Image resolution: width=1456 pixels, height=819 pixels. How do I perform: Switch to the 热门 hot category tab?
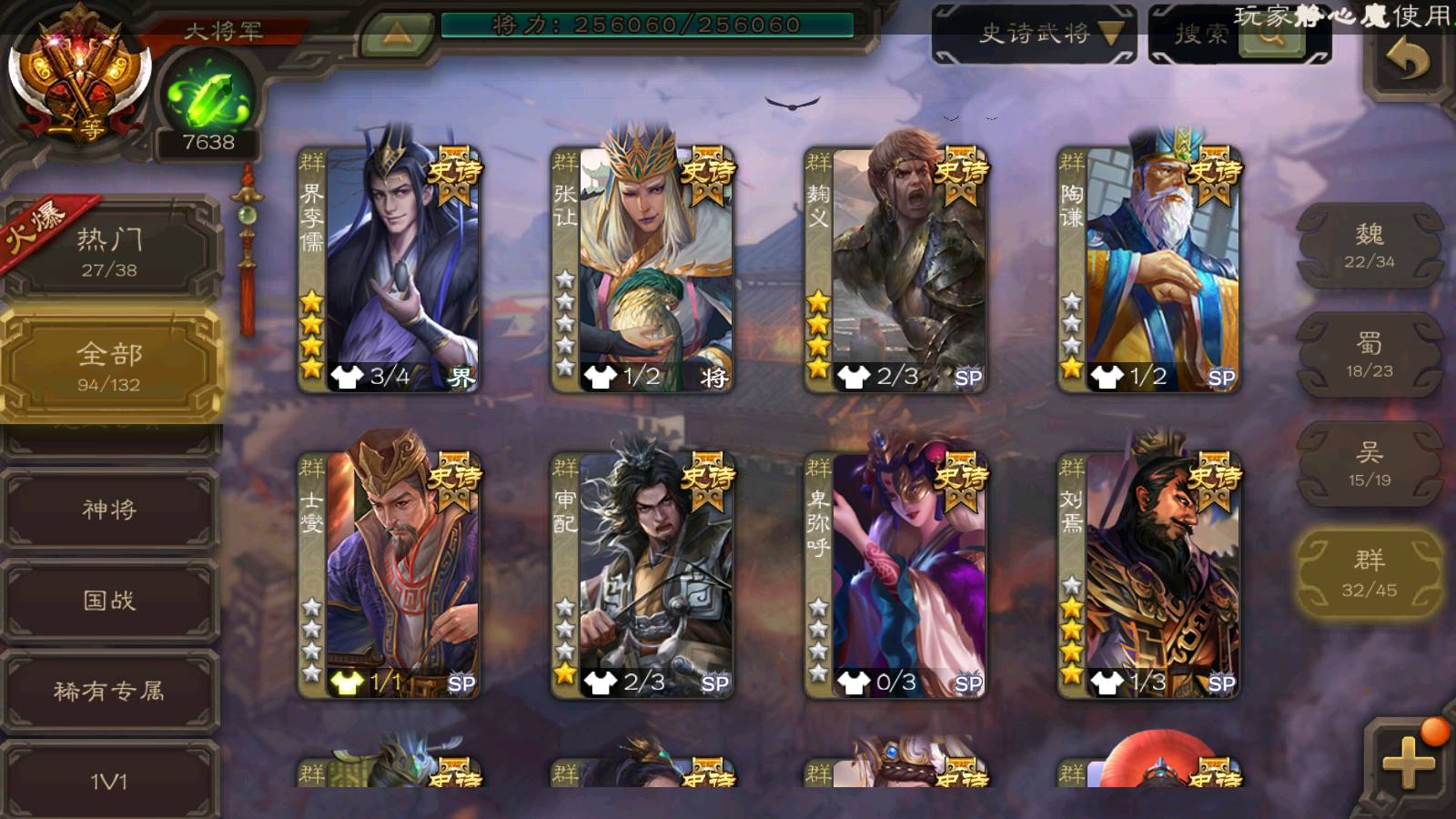(x=109, y=251)
